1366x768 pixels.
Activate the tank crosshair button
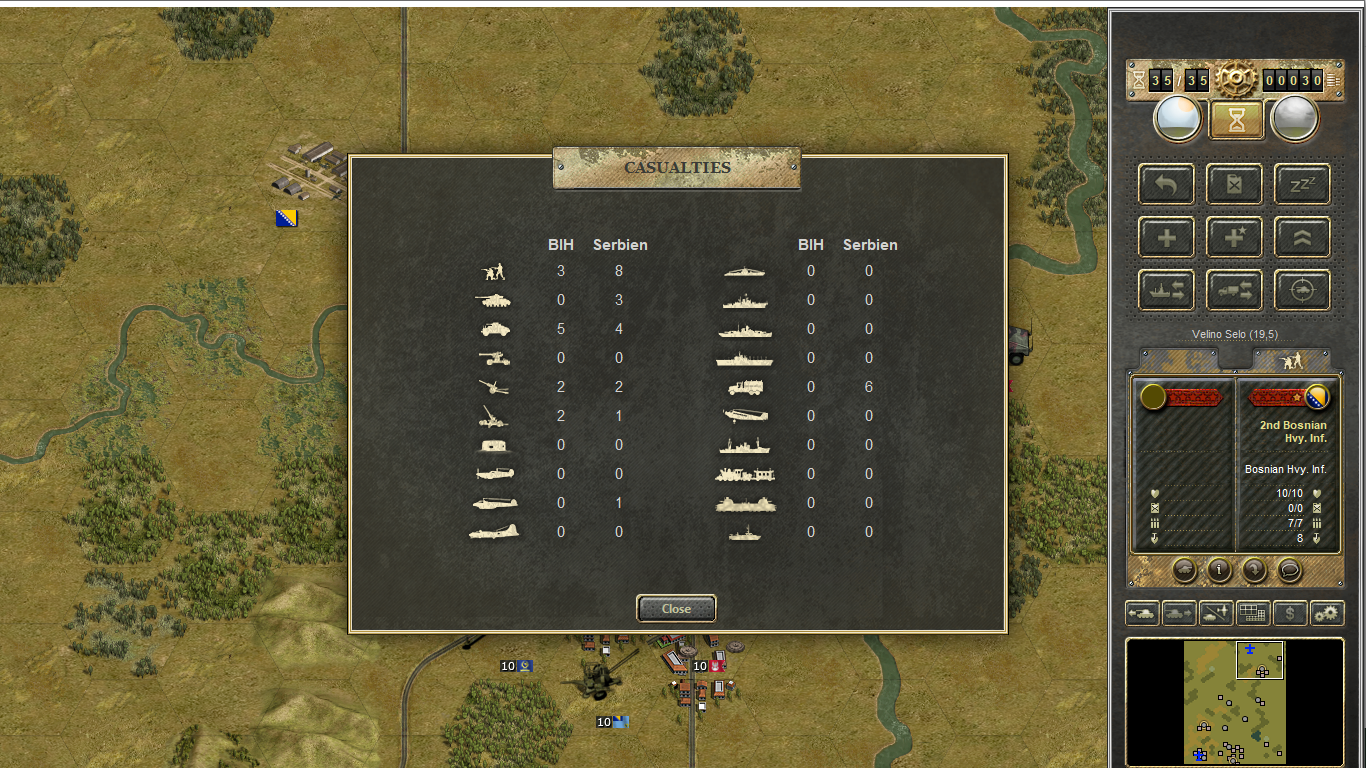1302,290
